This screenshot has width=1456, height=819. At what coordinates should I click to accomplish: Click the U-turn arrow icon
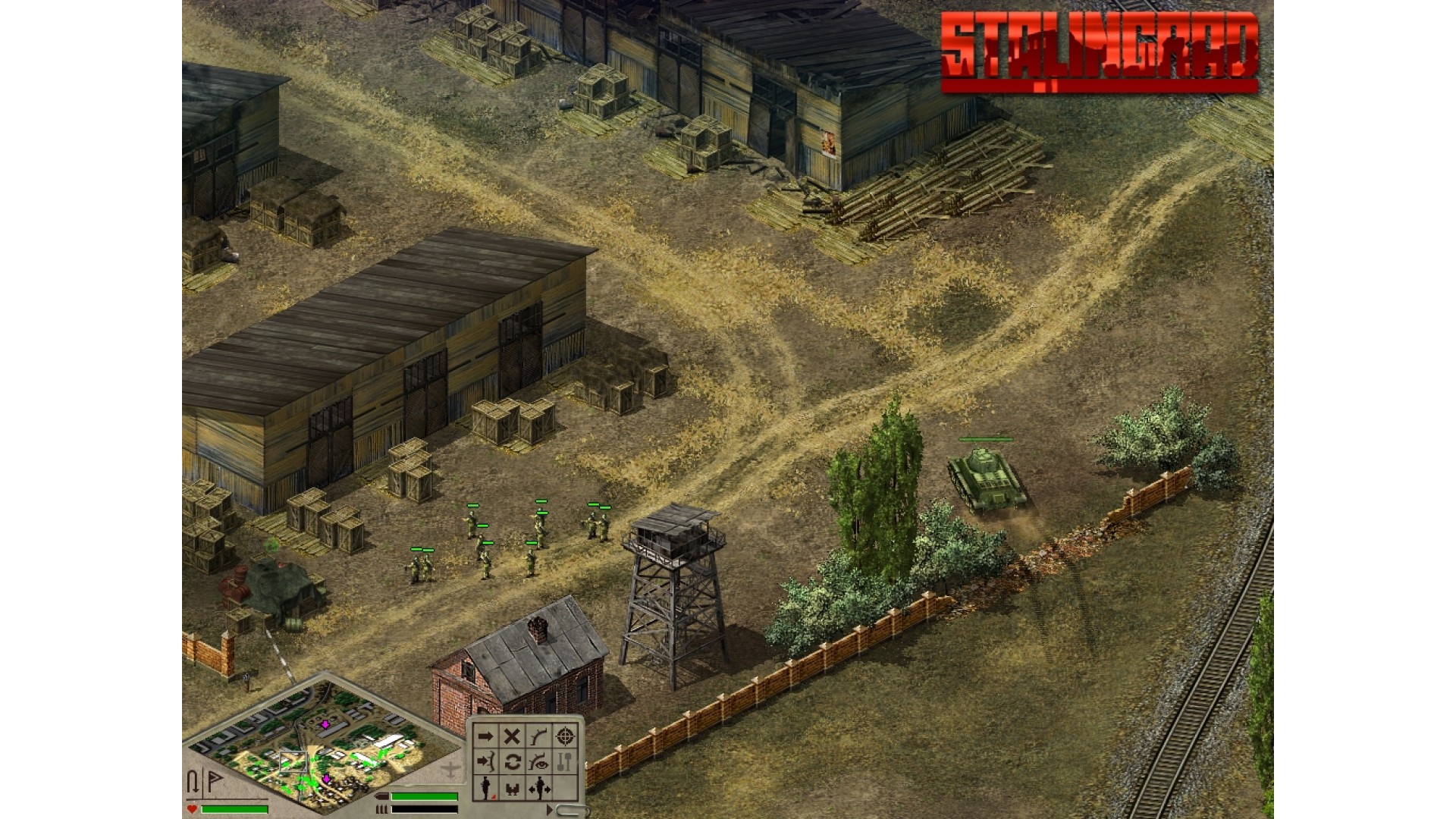[x=194, y=781]
